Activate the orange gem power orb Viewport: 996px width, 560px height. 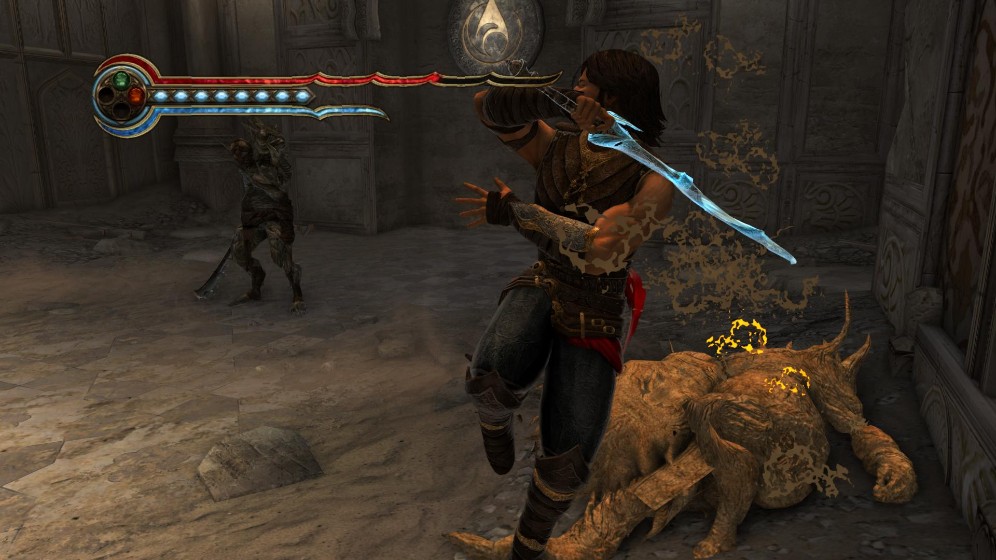tap(136, 96)
